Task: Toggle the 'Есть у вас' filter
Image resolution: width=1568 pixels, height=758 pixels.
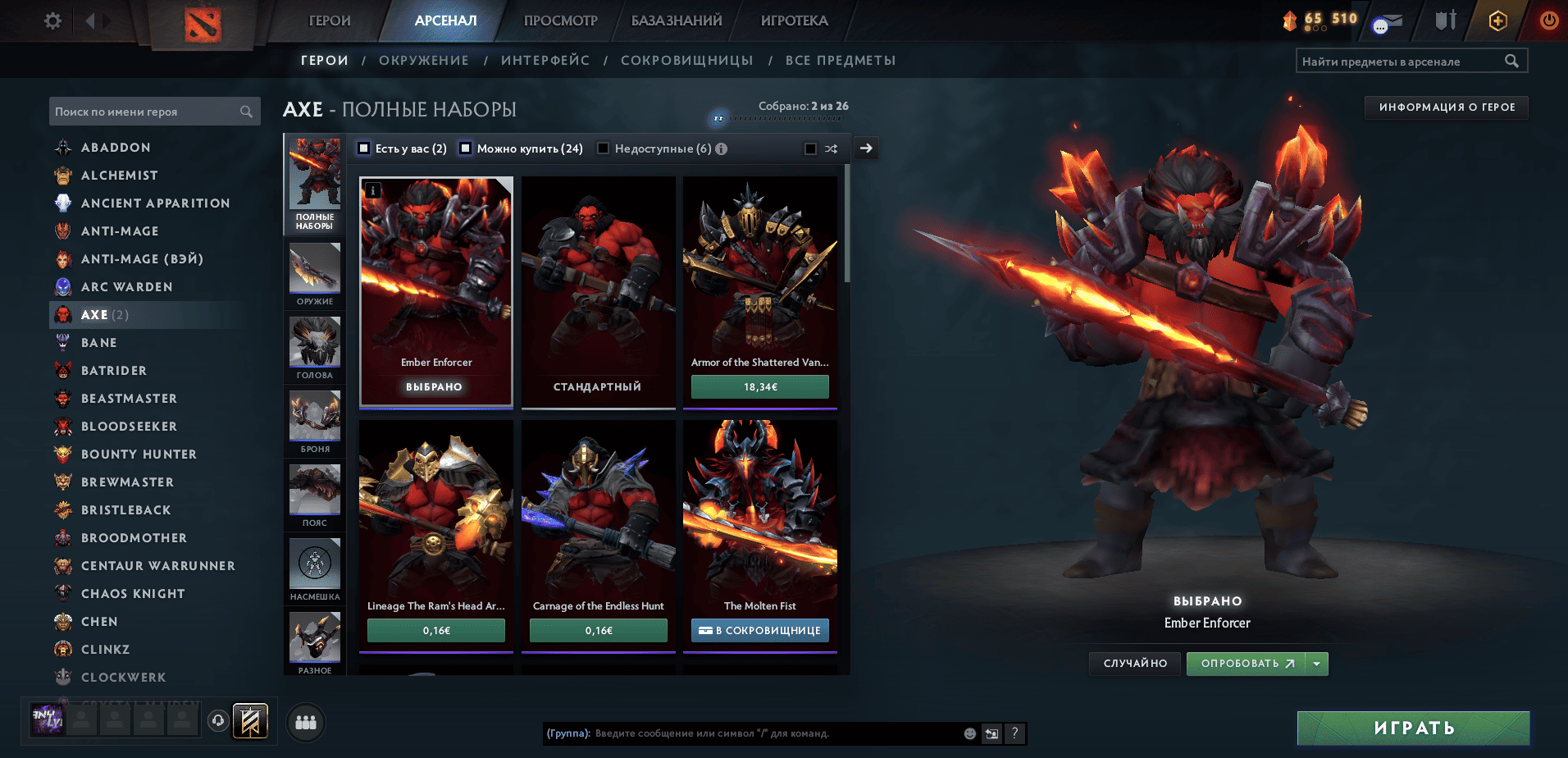Action: coord(365,148)
